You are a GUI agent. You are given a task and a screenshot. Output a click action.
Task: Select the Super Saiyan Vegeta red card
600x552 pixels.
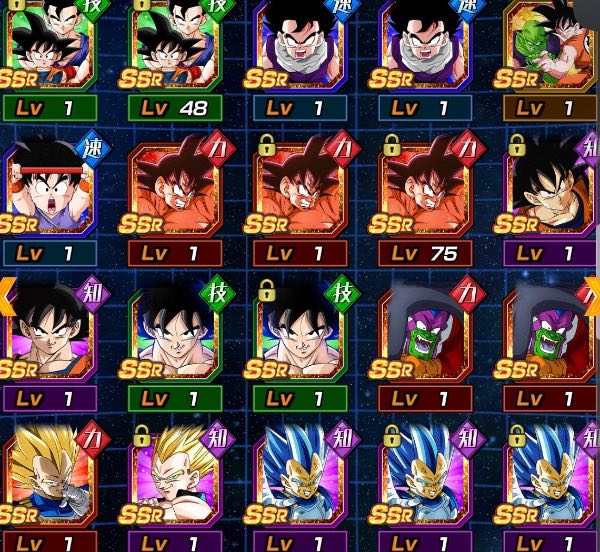[50, 480]
